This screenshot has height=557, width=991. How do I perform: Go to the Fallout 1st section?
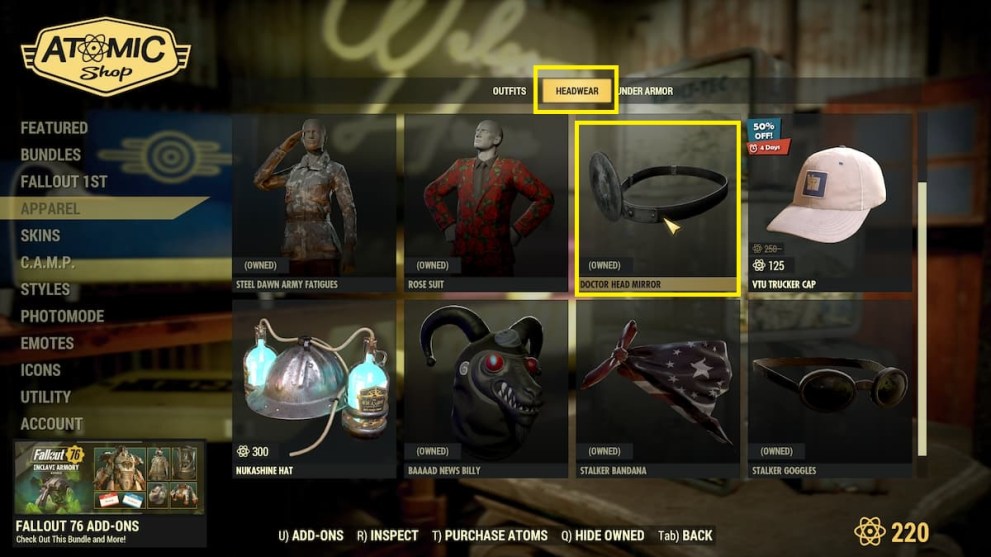click(x=64, y=182)
